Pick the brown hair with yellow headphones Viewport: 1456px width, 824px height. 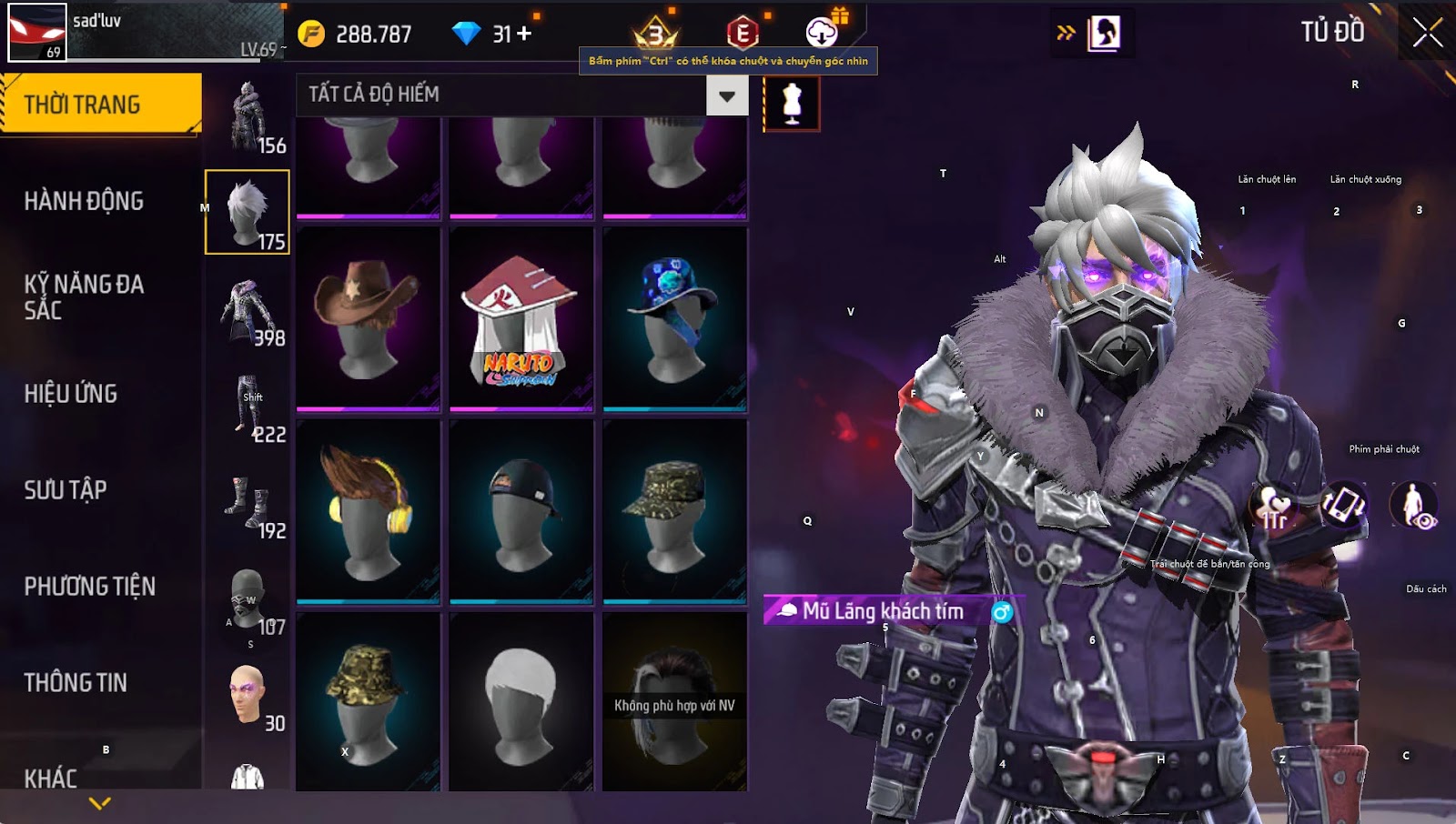tap(369, 510)
